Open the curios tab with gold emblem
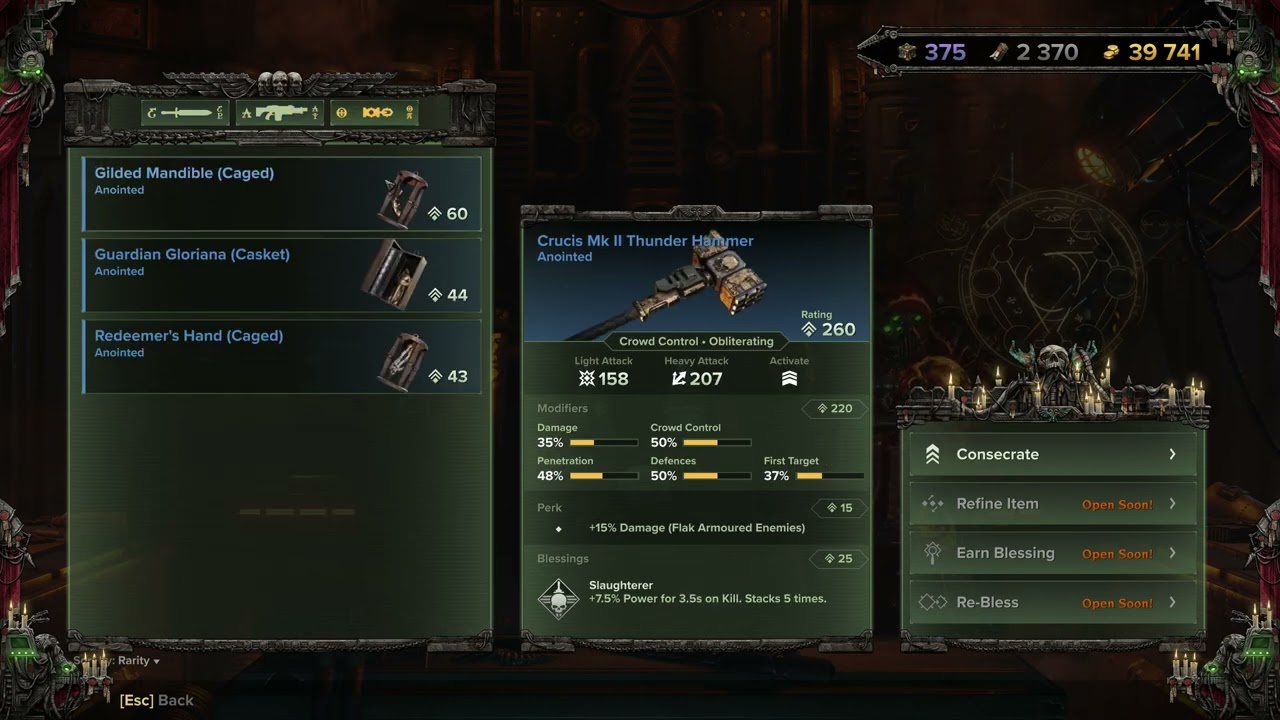 pyautogui.click(x=375, y=113)
